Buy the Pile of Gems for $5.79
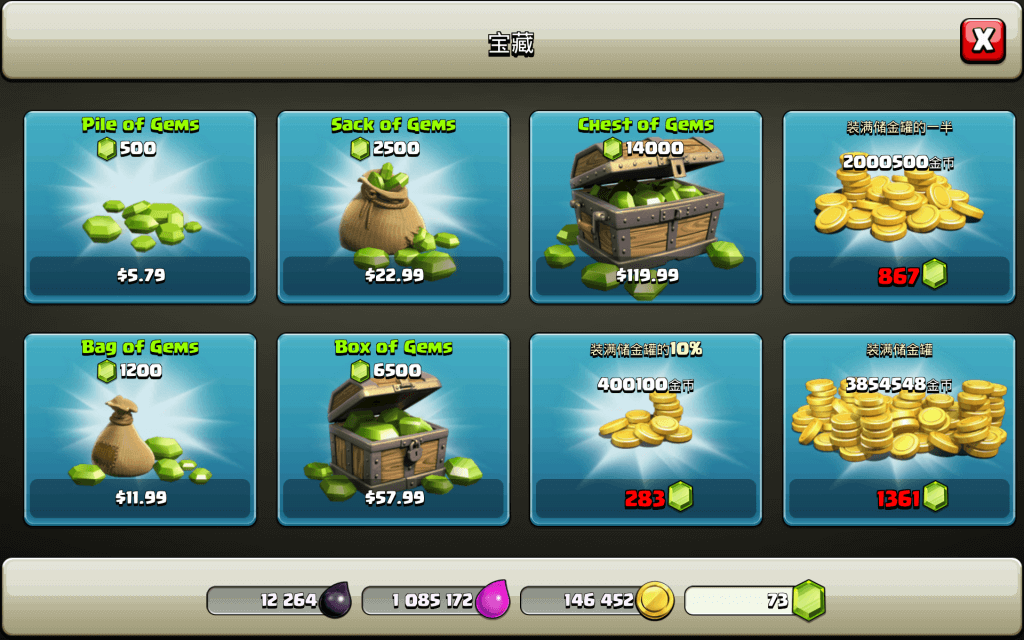 coord(140,207)
